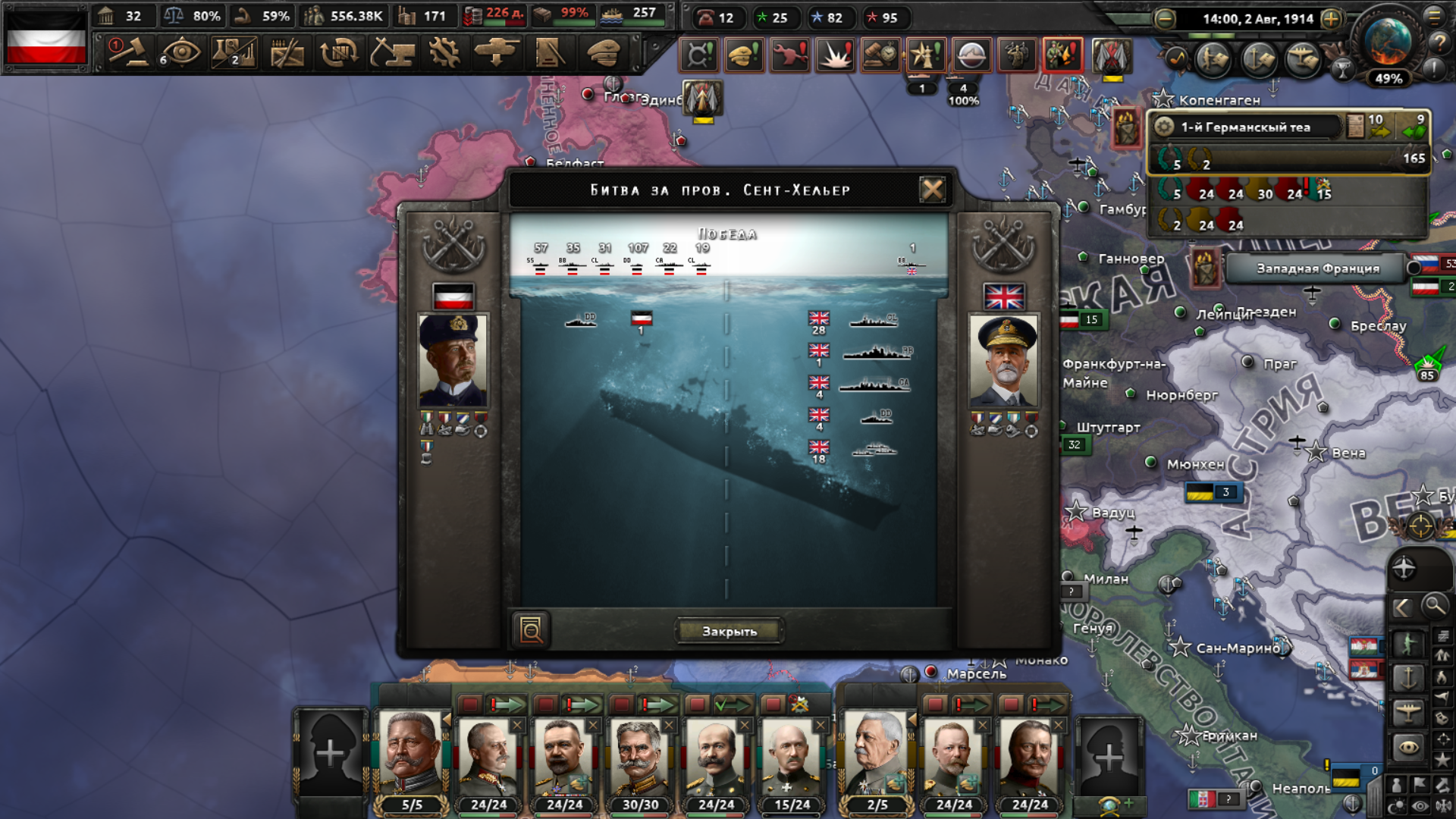Select the general commanding 30/30 divisions
The width and height of the screenshot is (1456, 819).
639,758
